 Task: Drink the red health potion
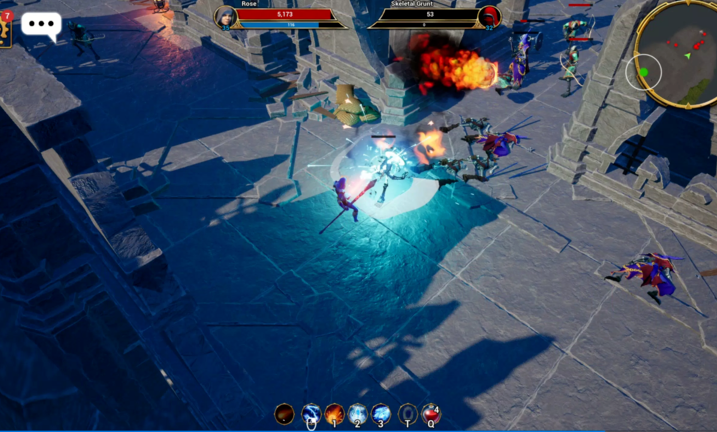pyautogui.click(x=431, y=414)
